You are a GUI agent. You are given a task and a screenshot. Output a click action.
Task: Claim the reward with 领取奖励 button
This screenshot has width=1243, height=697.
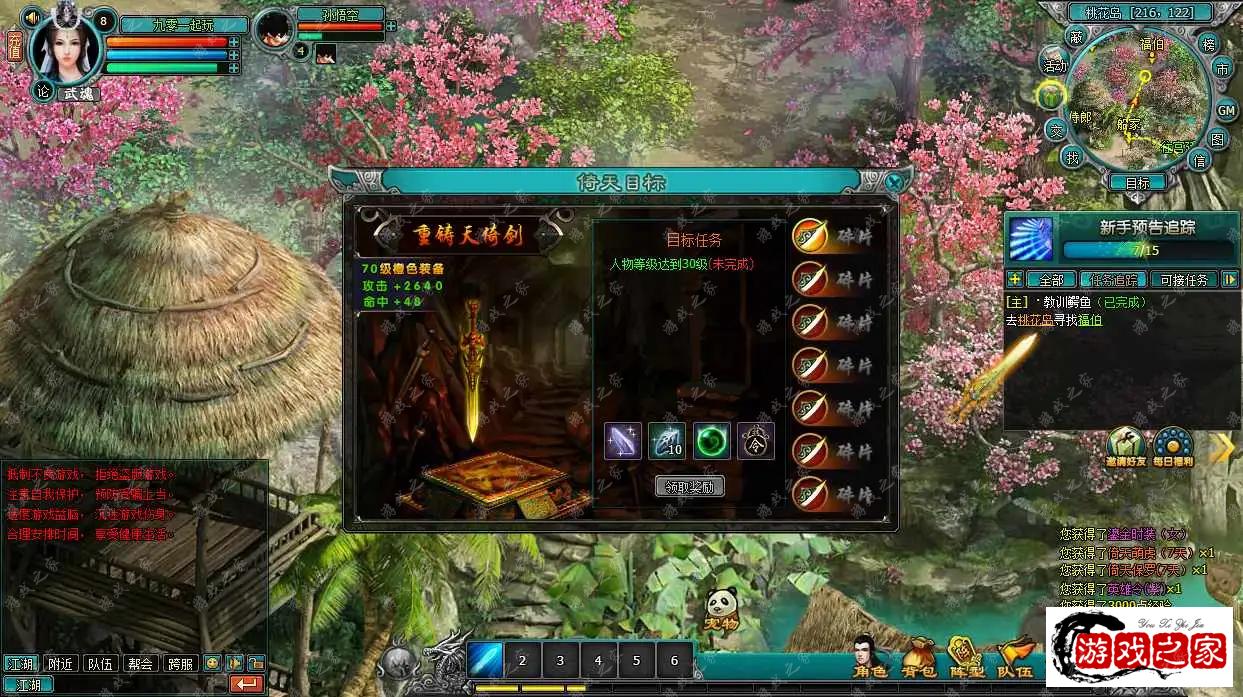tap(690, 487)
